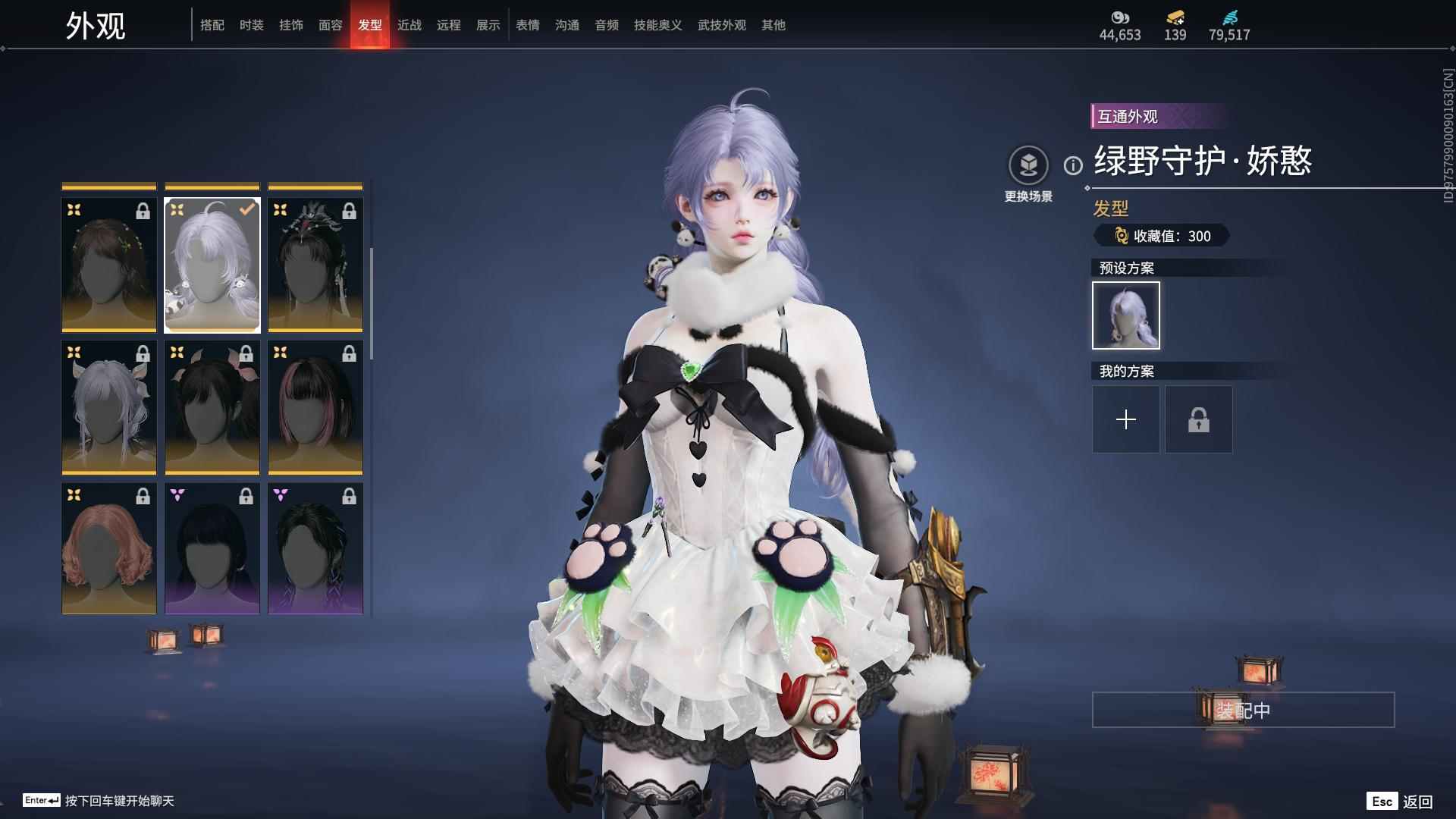The width and height of the screenshot is (1456, 819).
Task: Go to the 面容 tab
Action: (331, 25)
